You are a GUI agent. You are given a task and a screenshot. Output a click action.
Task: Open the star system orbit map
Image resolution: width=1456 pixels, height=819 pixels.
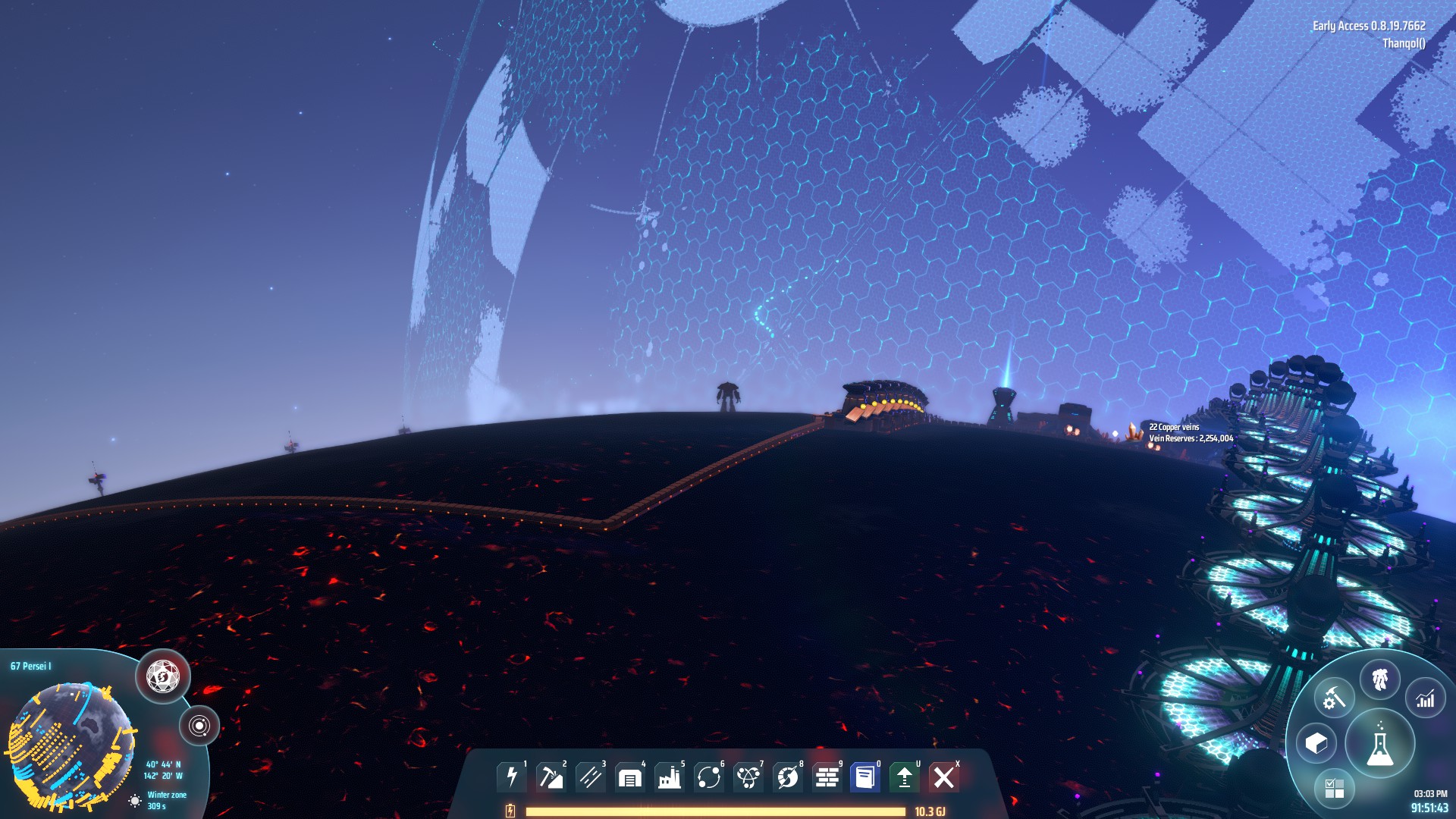(x=199, y=726)
